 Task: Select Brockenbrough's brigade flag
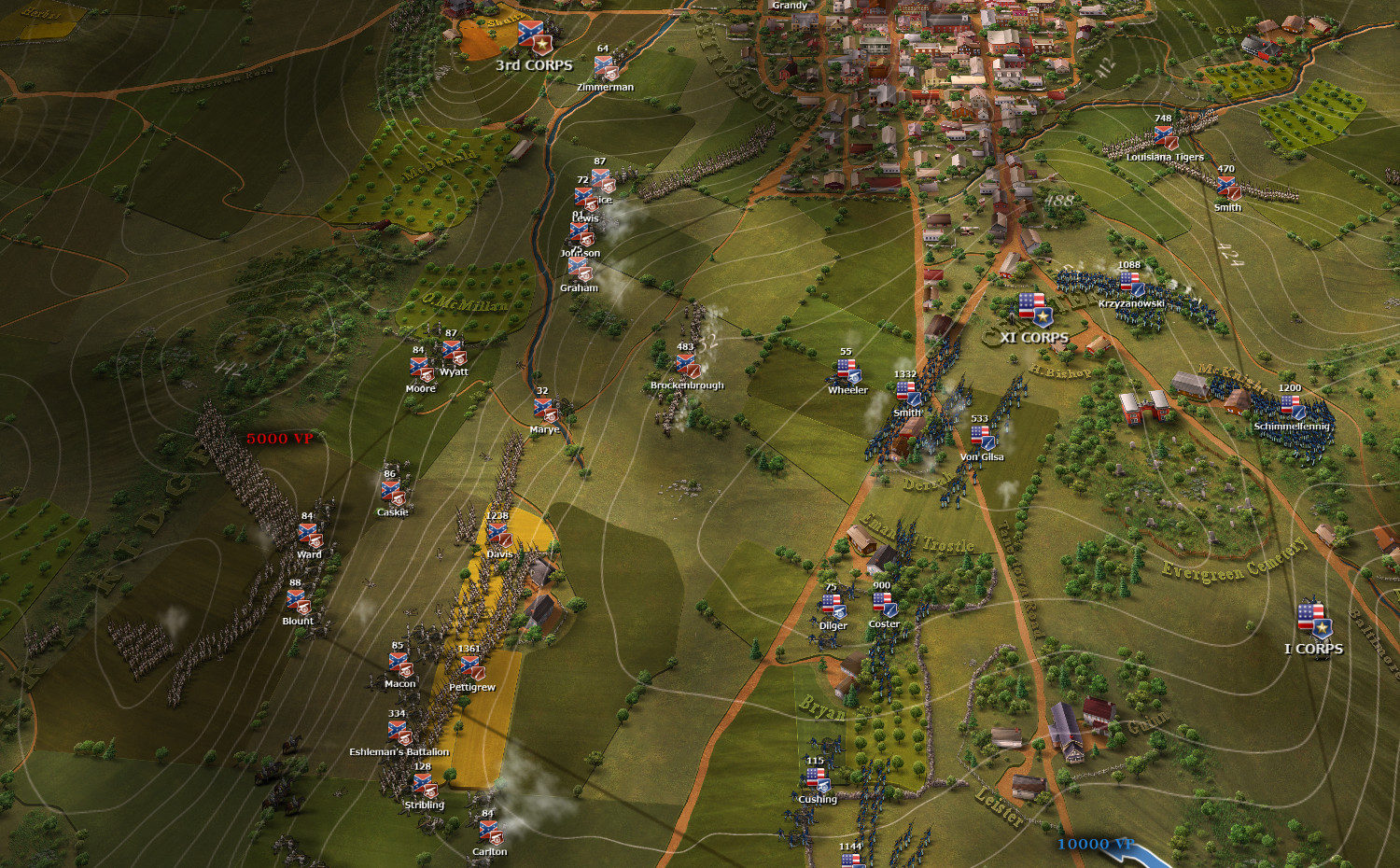point(686,366)
